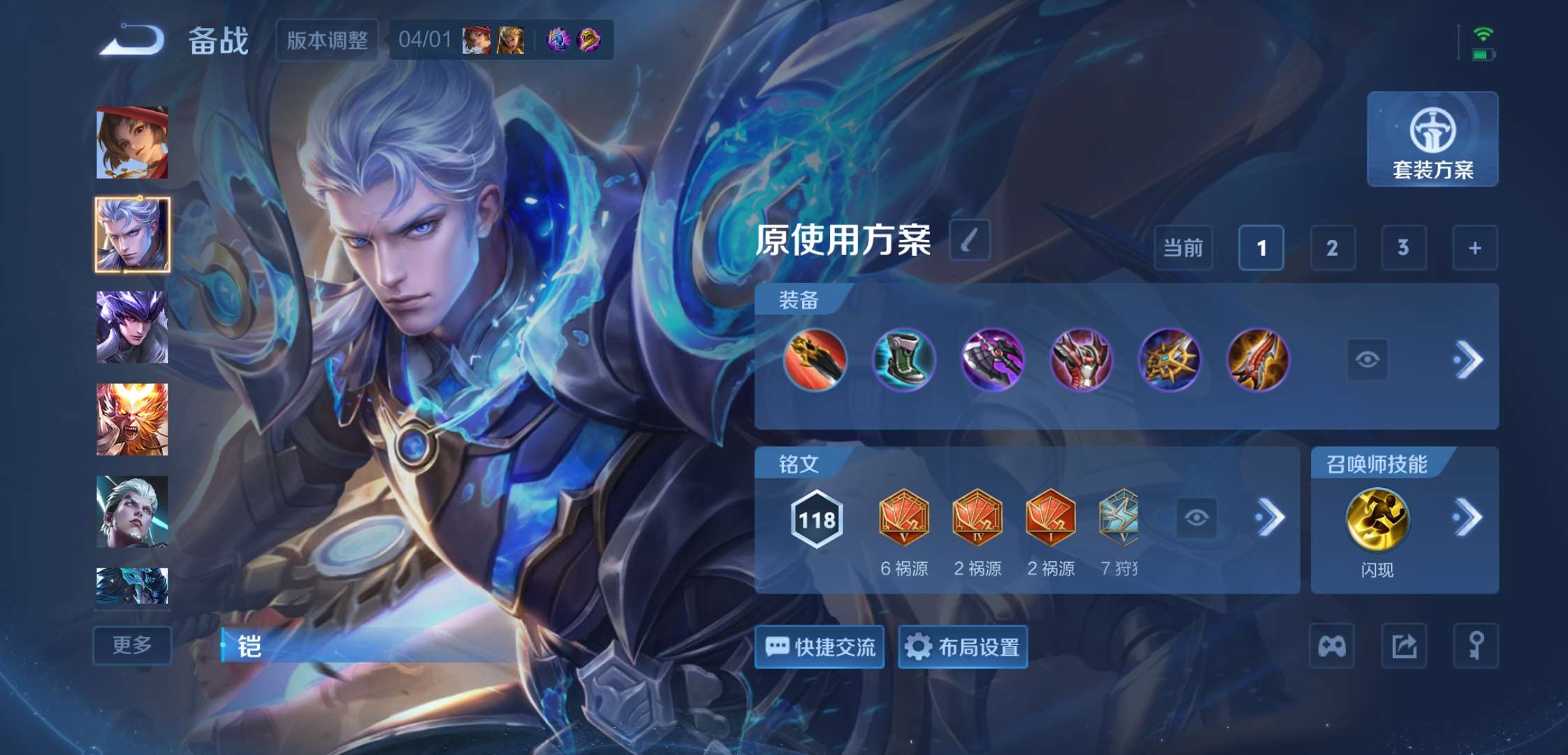Viewport: 1568px width, 755px height.
Task: Open the 版本调整 version notes
Action: (x=327, y=41)
